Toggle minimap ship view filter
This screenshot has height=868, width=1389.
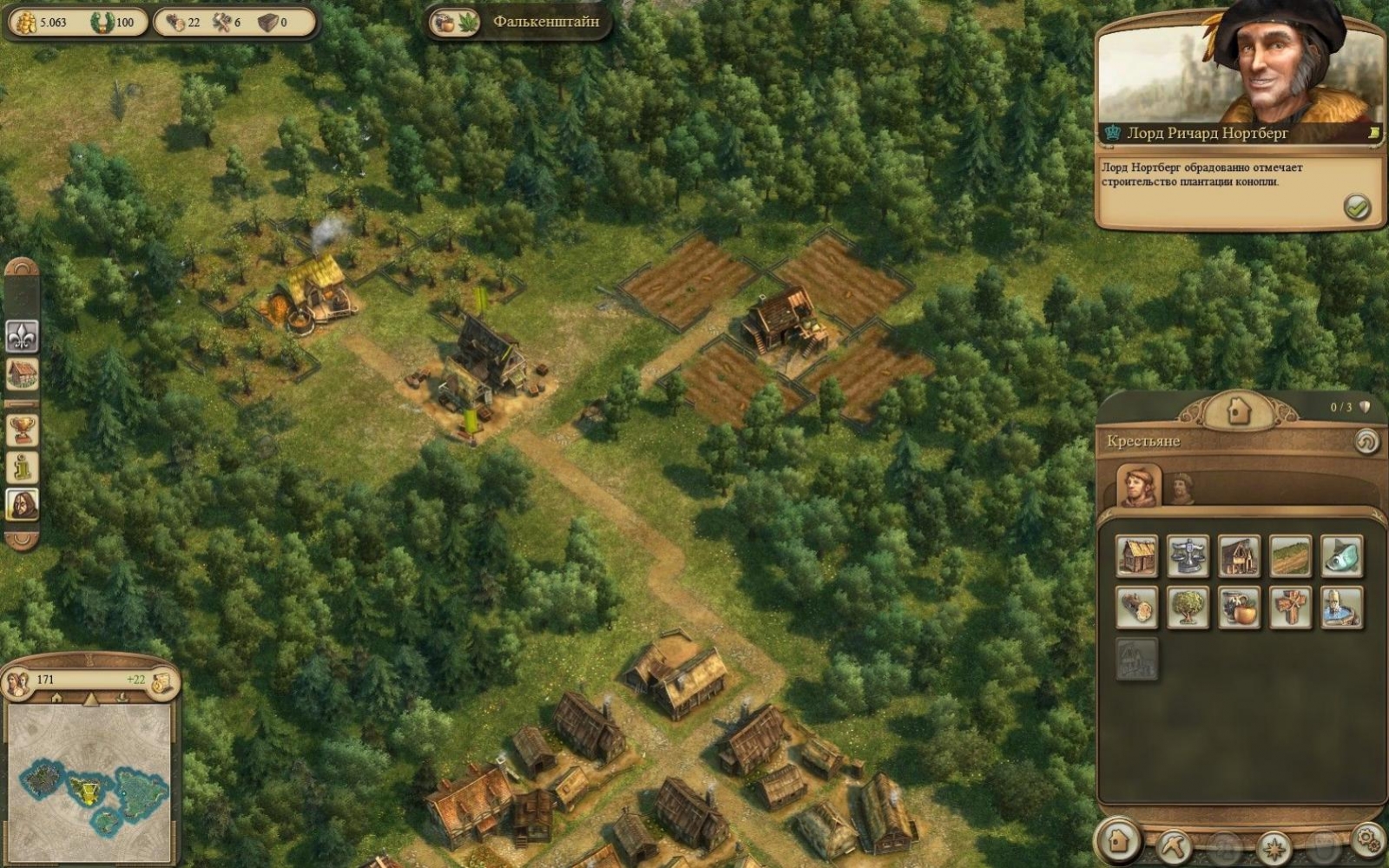tap(123, 697)
